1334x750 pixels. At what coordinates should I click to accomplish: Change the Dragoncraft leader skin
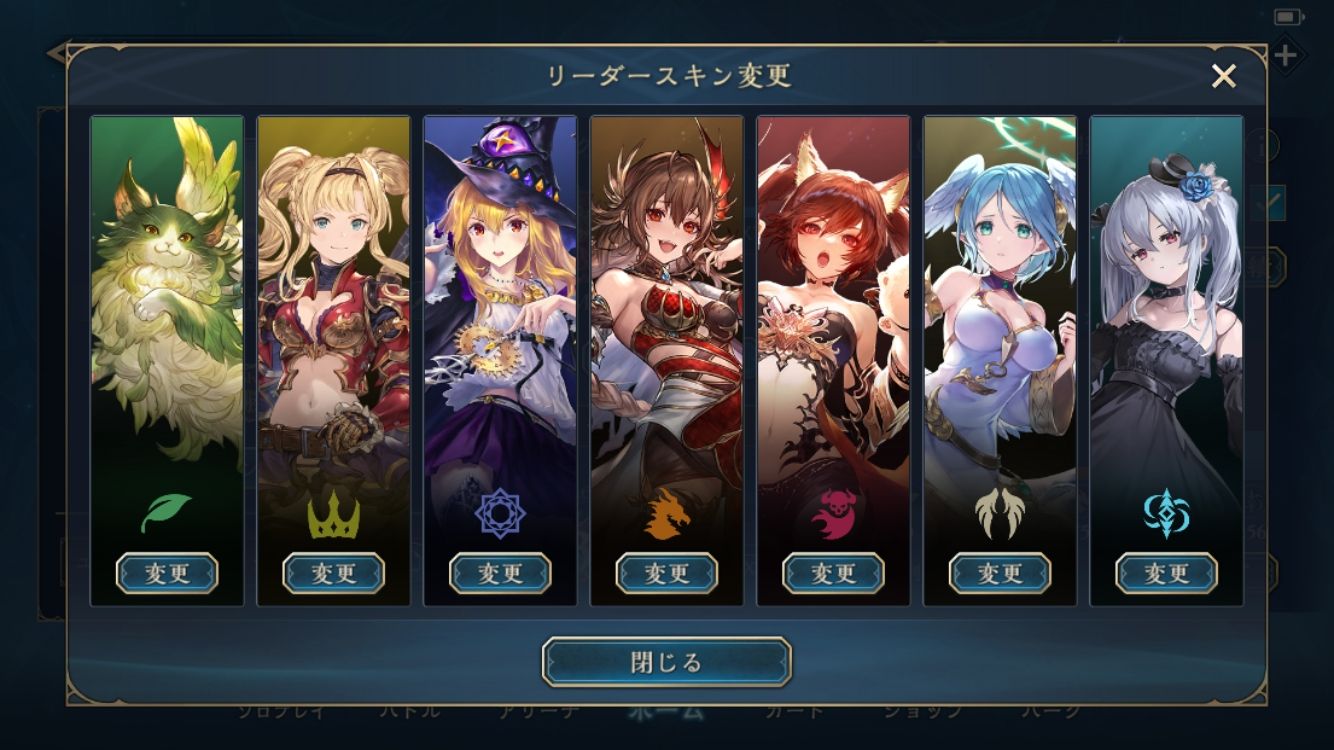[666, 573]
